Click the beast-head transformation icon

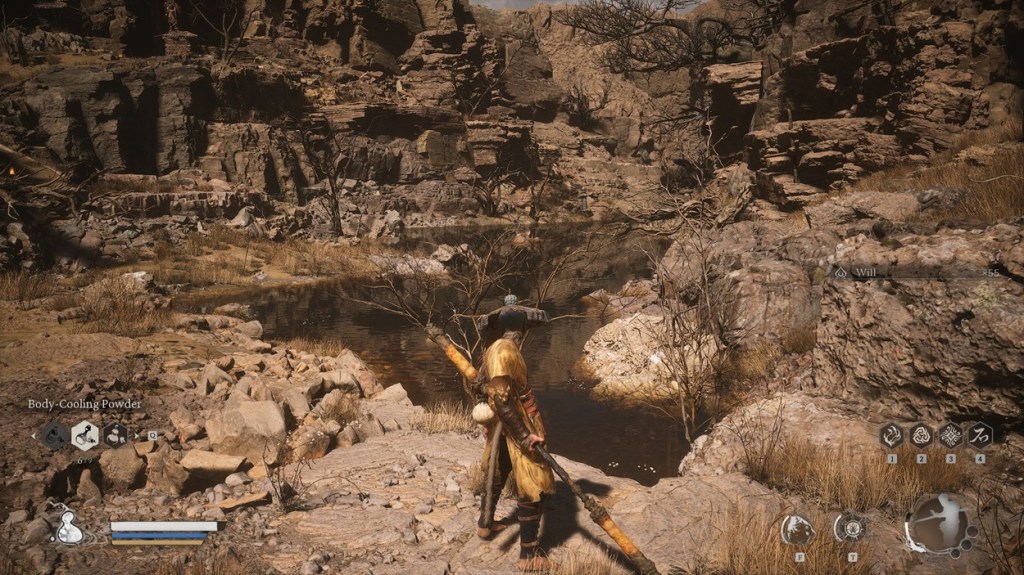point(797,529)
